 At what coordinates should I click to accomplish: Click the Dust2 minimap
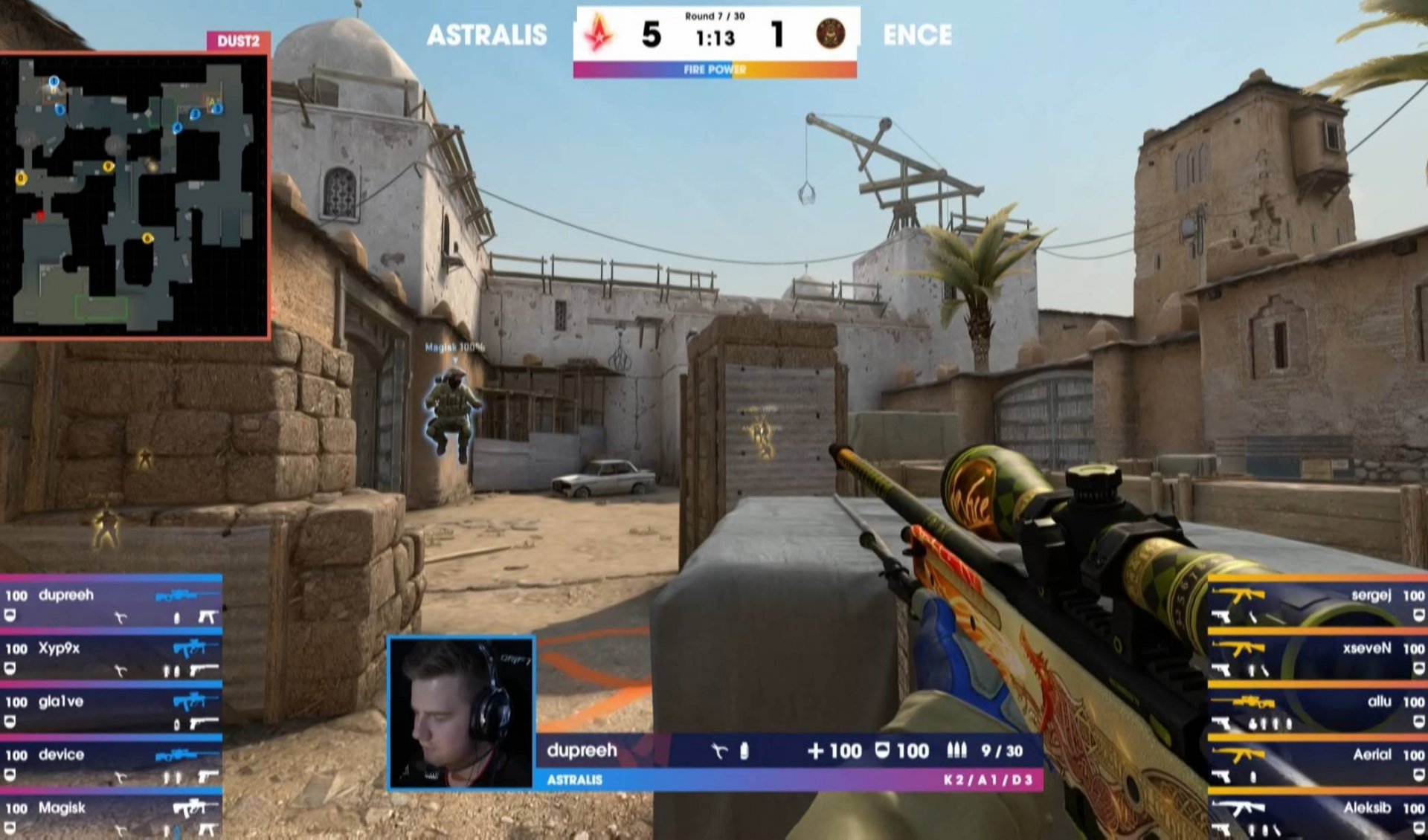[x=134, y=195]
